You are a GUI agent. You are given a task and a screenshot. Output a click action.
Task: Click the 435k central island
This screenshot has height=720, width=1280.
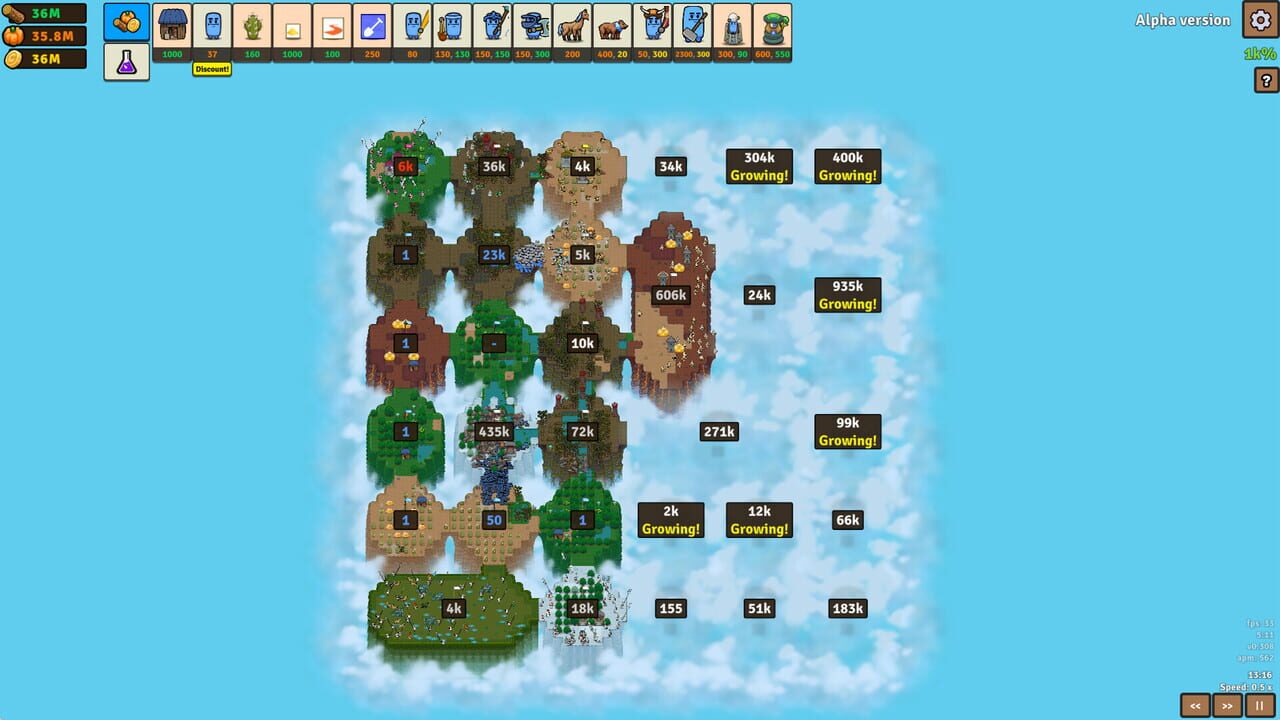click(x=492, y=431)
